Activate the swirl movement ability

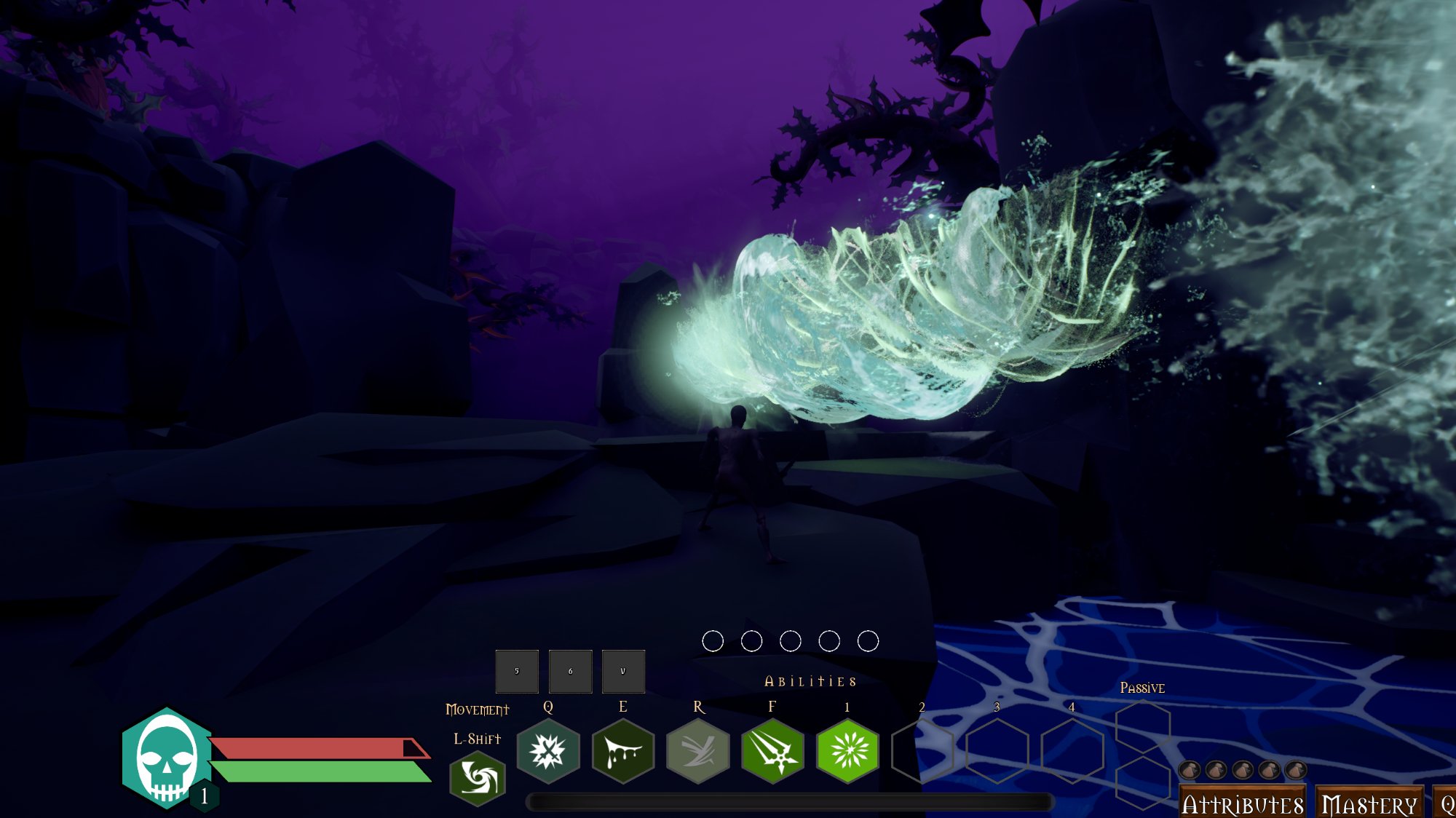coord(478,779)
